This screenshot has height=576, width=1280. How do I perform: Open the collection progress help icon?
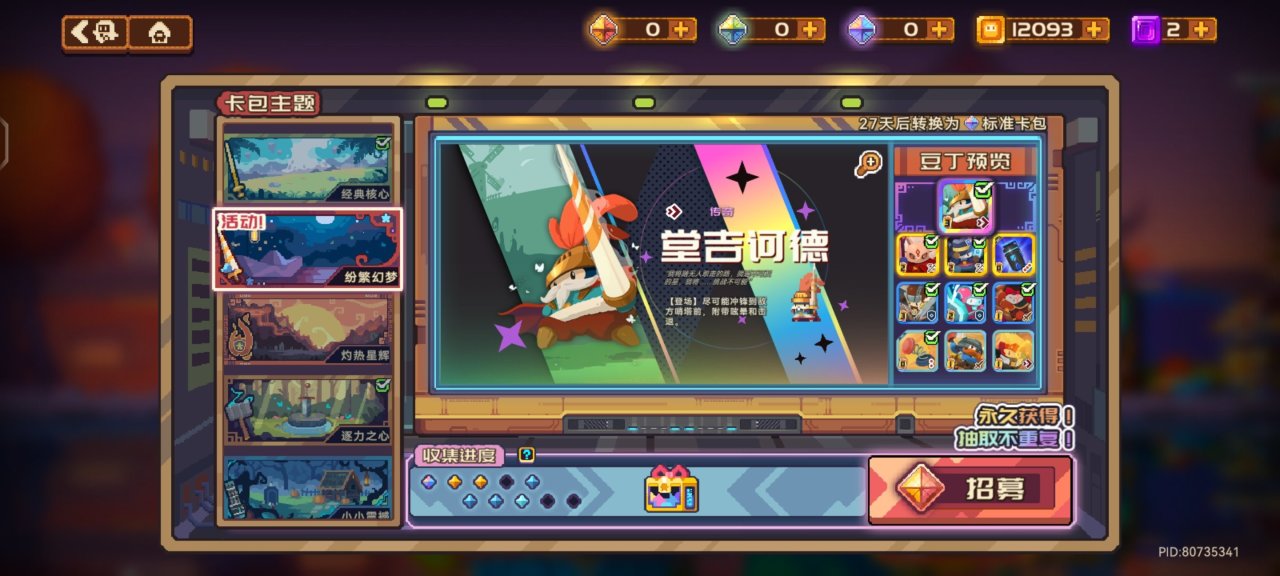coord(527,455)
